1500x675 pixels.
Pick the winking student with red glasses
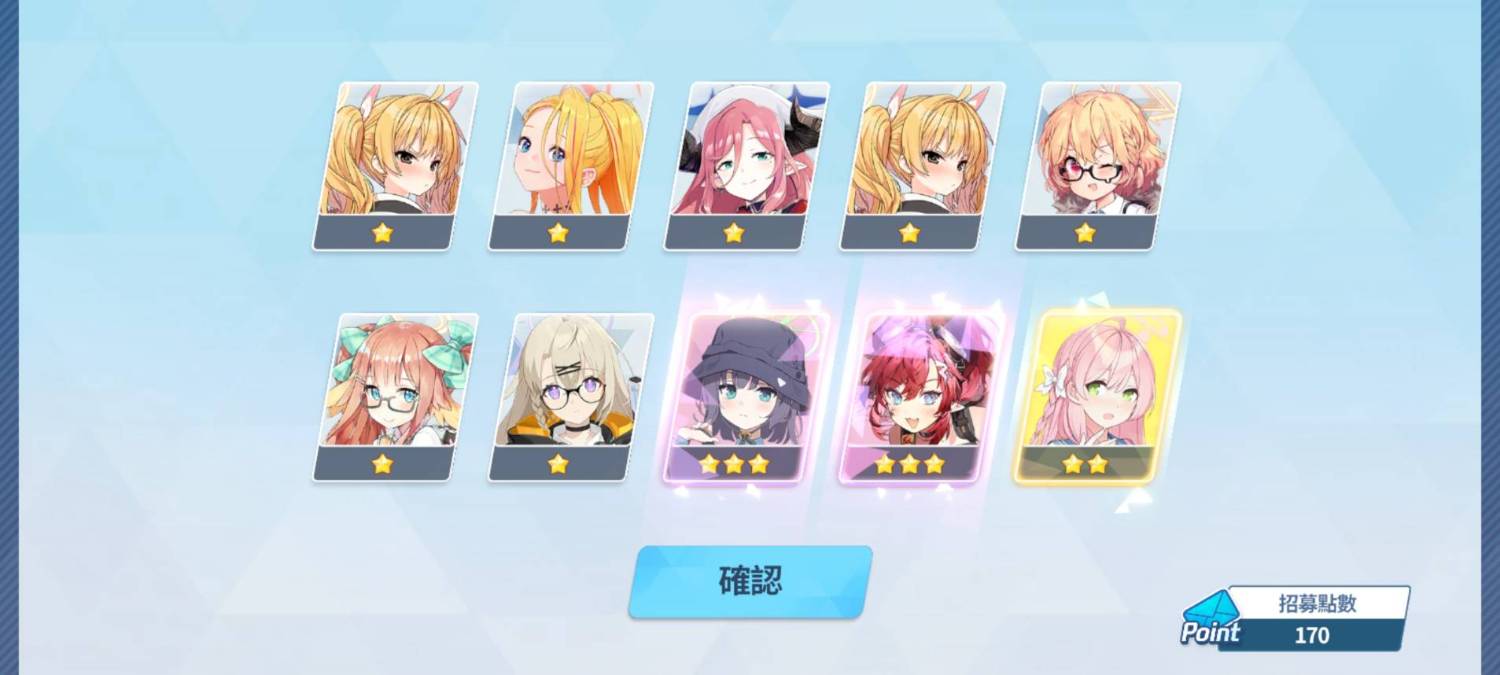[x=1098, y=165]
